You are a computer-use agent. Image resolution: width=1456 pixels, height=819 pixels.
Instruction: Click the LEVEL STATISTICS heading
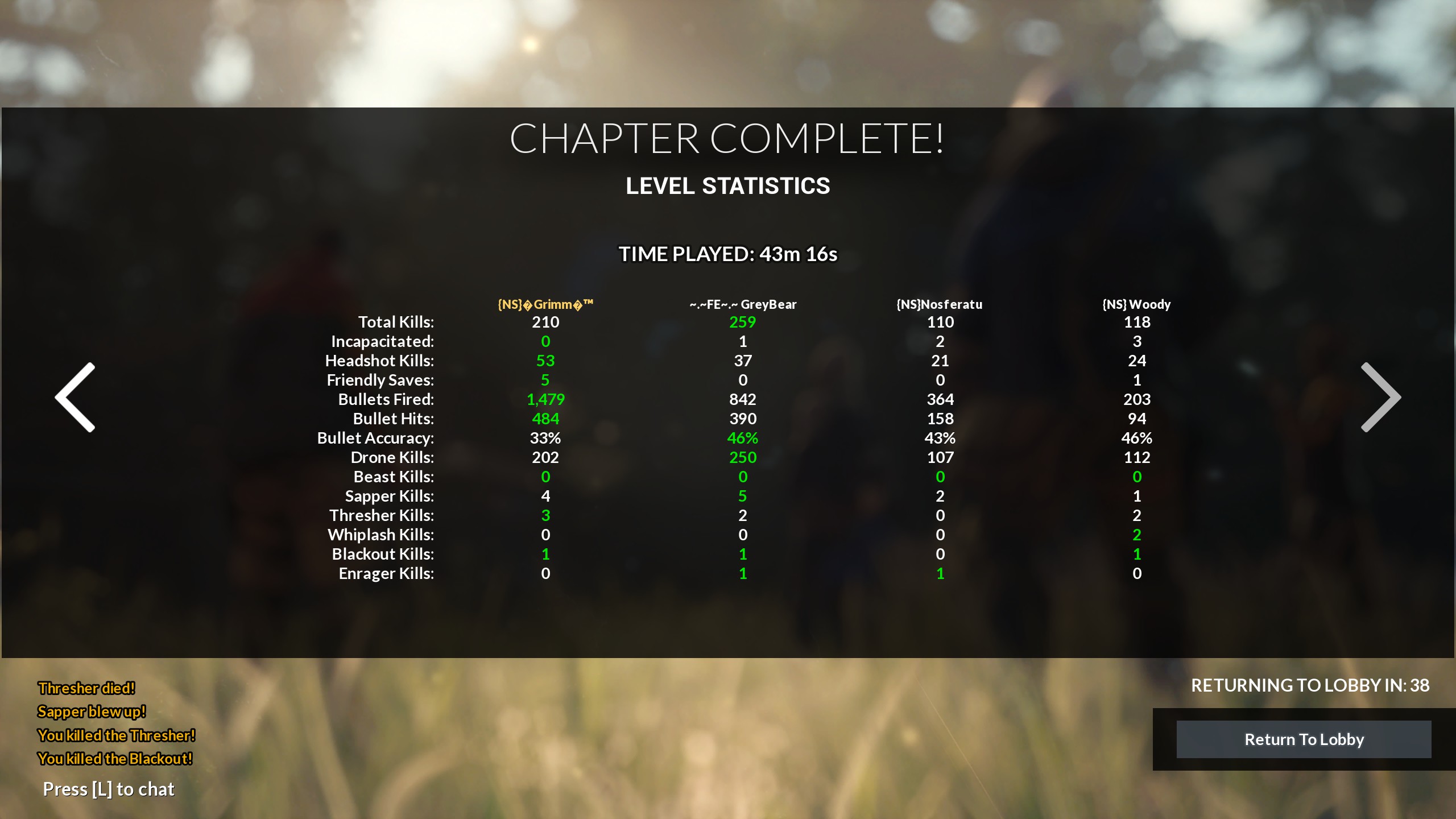tap(728, 186)
